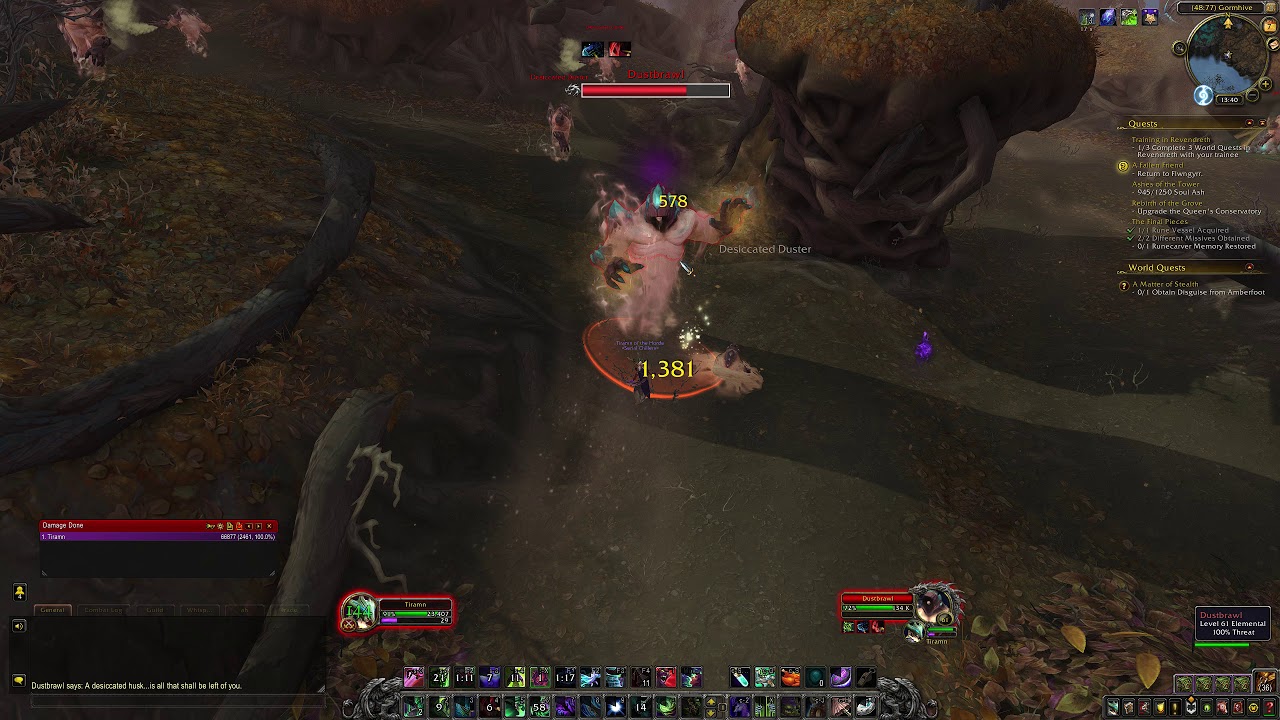Click the 13:40 clock under the minimap

pyautogui.click(x=1228, y=98)
